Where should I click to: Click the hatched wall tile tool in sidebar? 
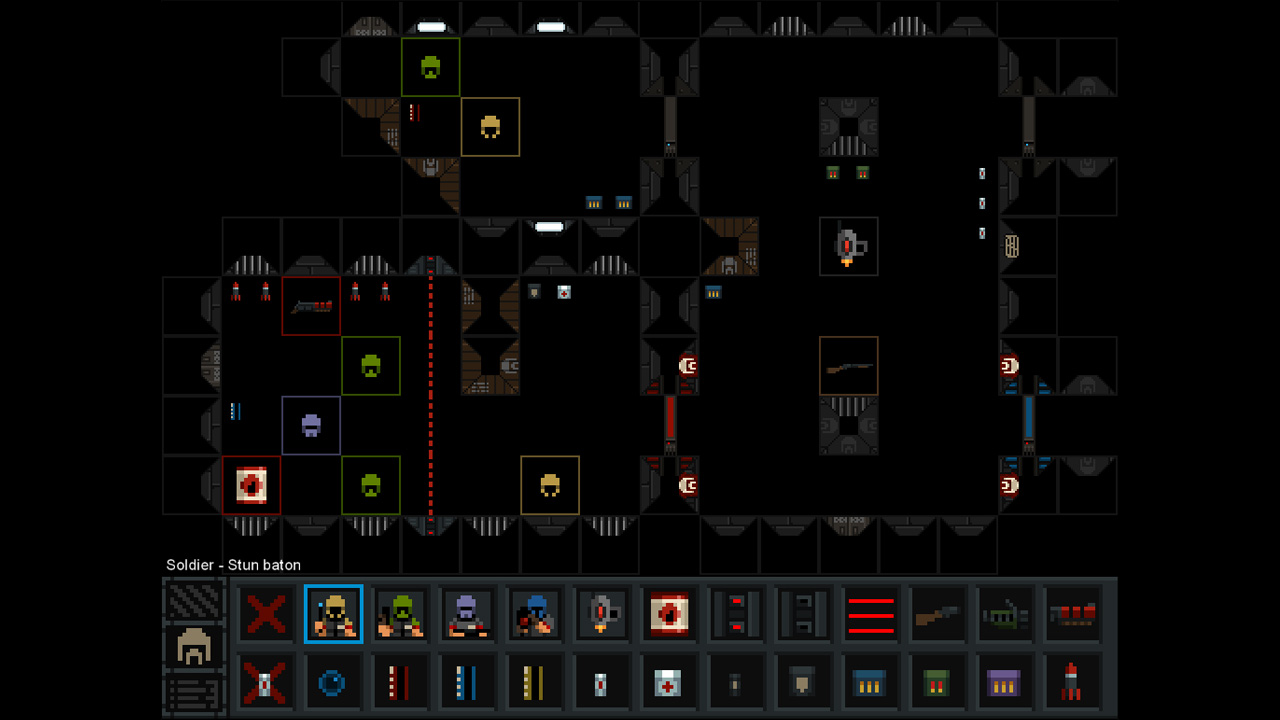(193, 601)
